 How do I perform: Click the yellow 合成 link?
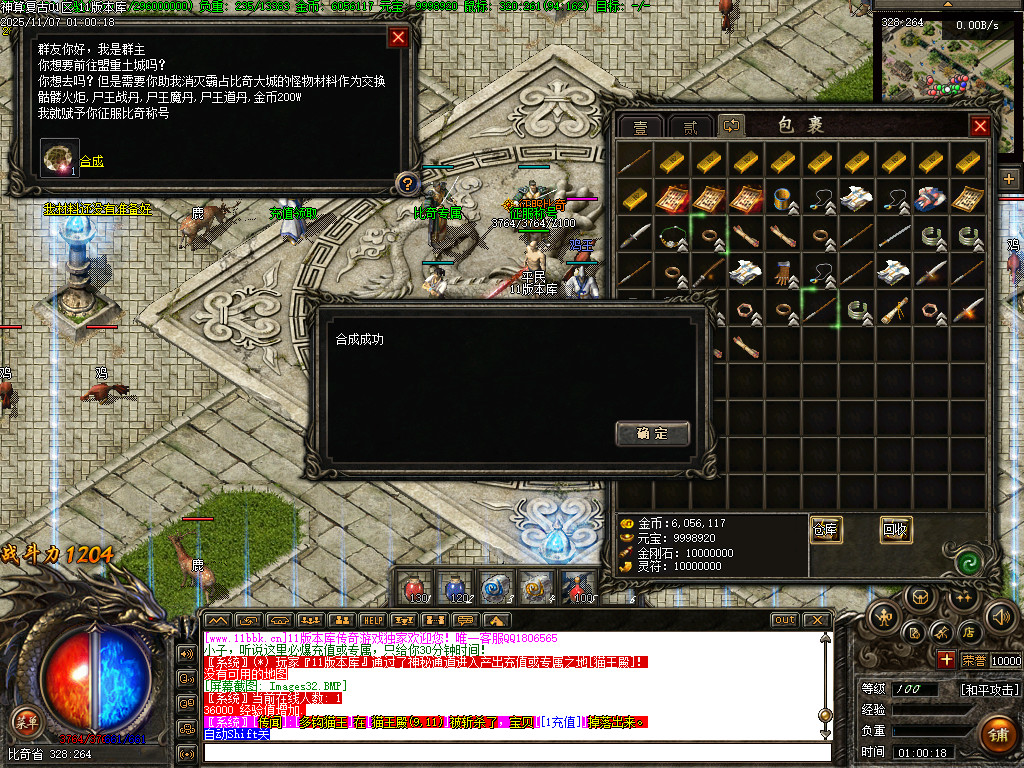(91, 161)
